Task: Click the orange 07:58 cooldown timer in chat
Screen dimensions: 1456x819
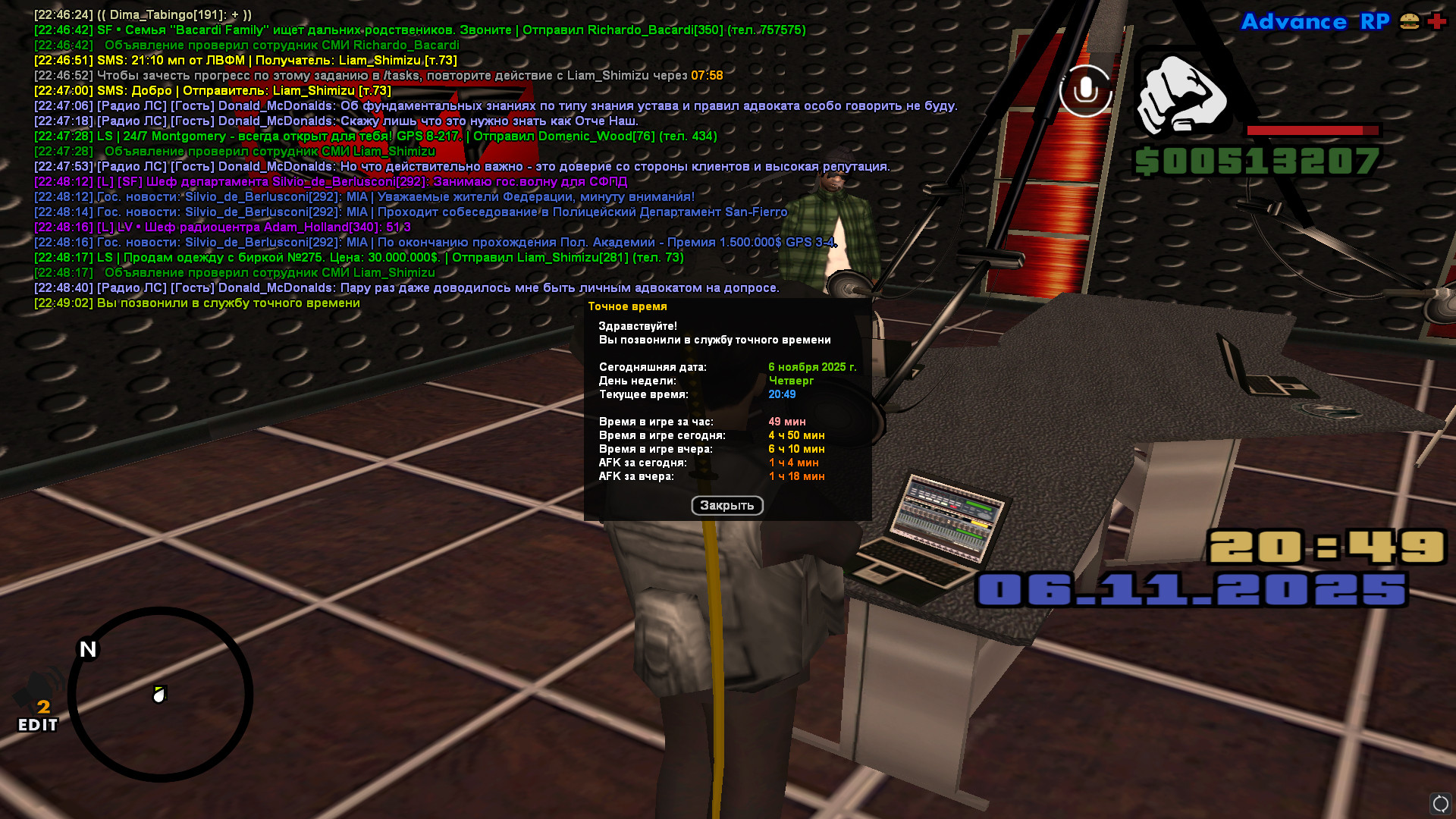Action: point(705,75)
